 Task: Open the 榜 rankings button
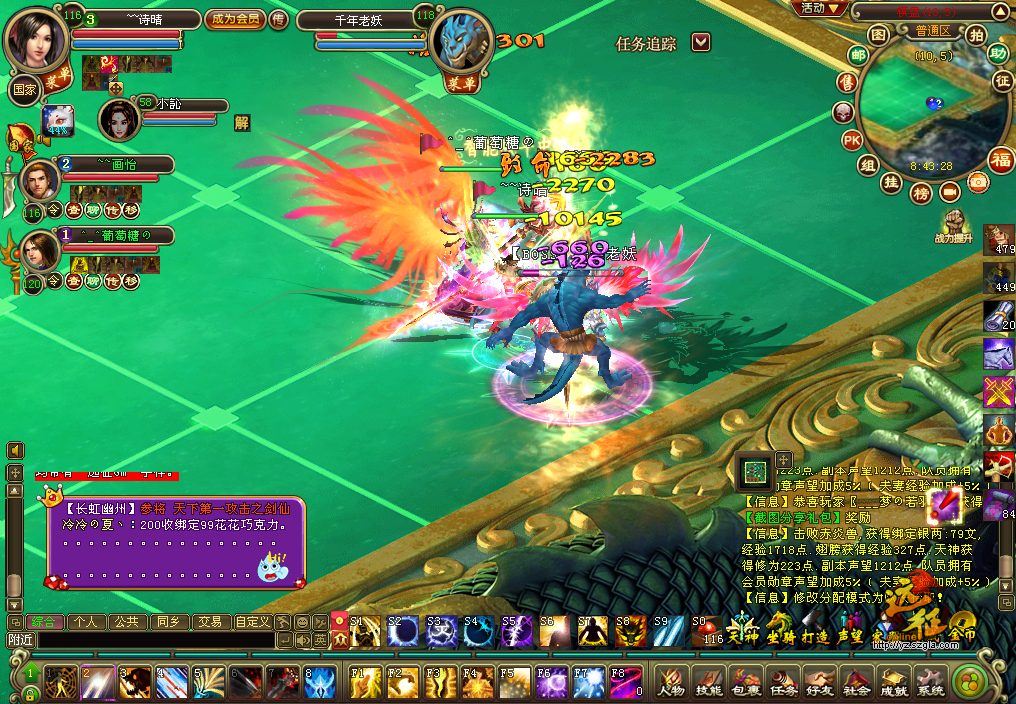[x=921, y=191]
